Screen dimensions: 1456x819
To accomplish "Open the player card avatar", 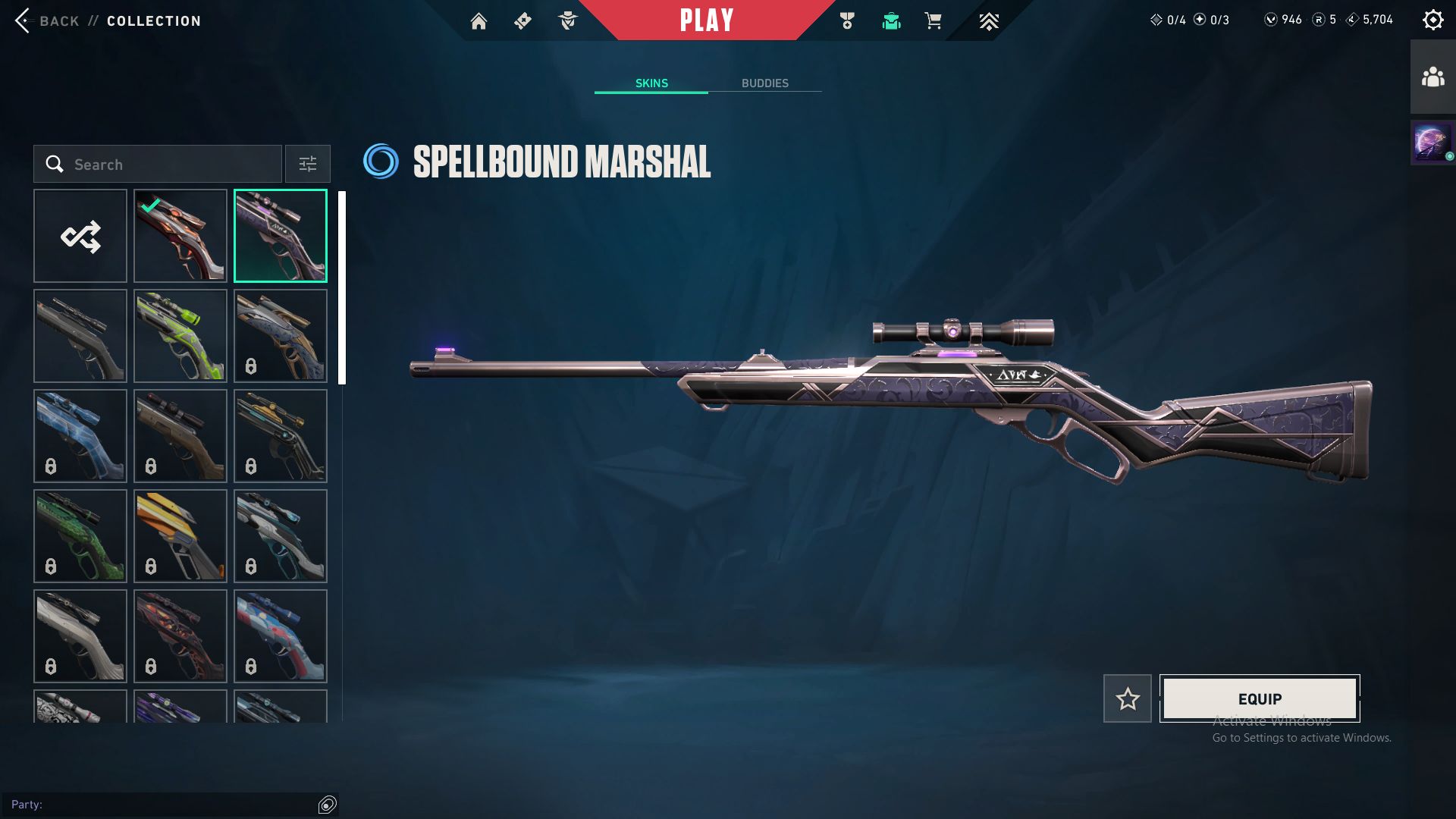I will (1432, 142).
